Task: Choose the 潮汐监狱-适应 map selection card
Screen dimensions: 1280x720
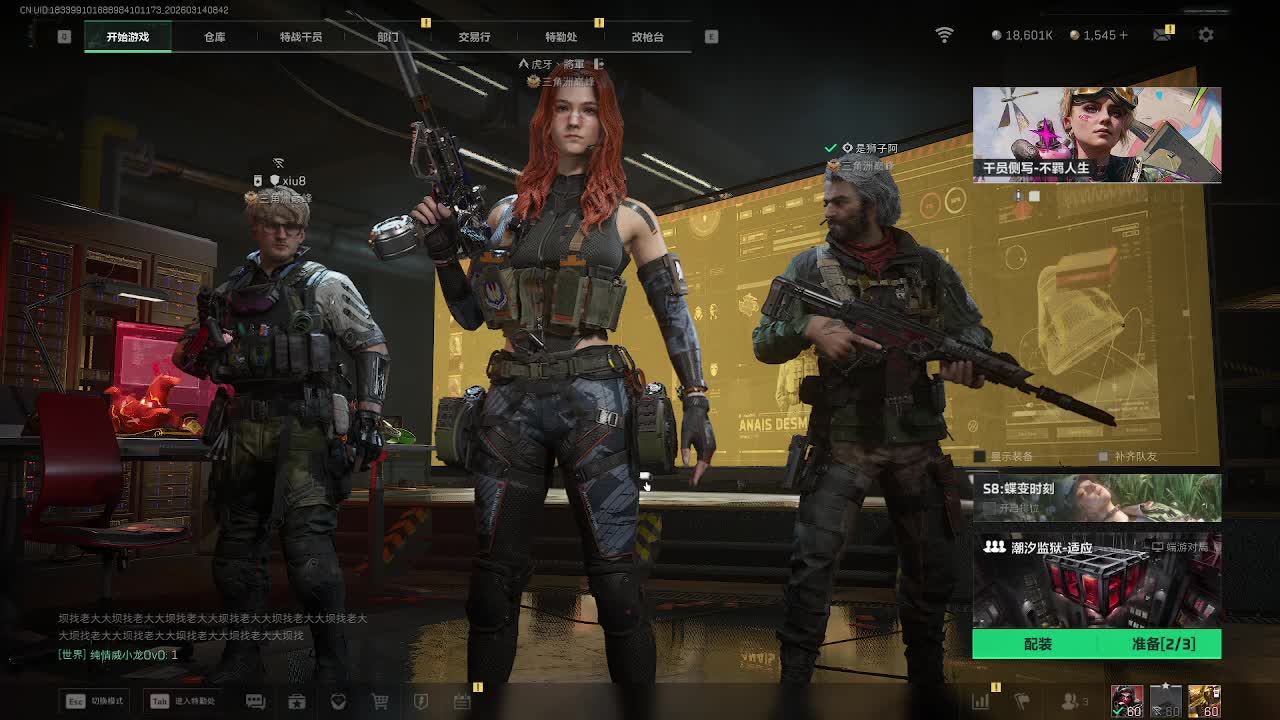Action: tap(1097, 580)
